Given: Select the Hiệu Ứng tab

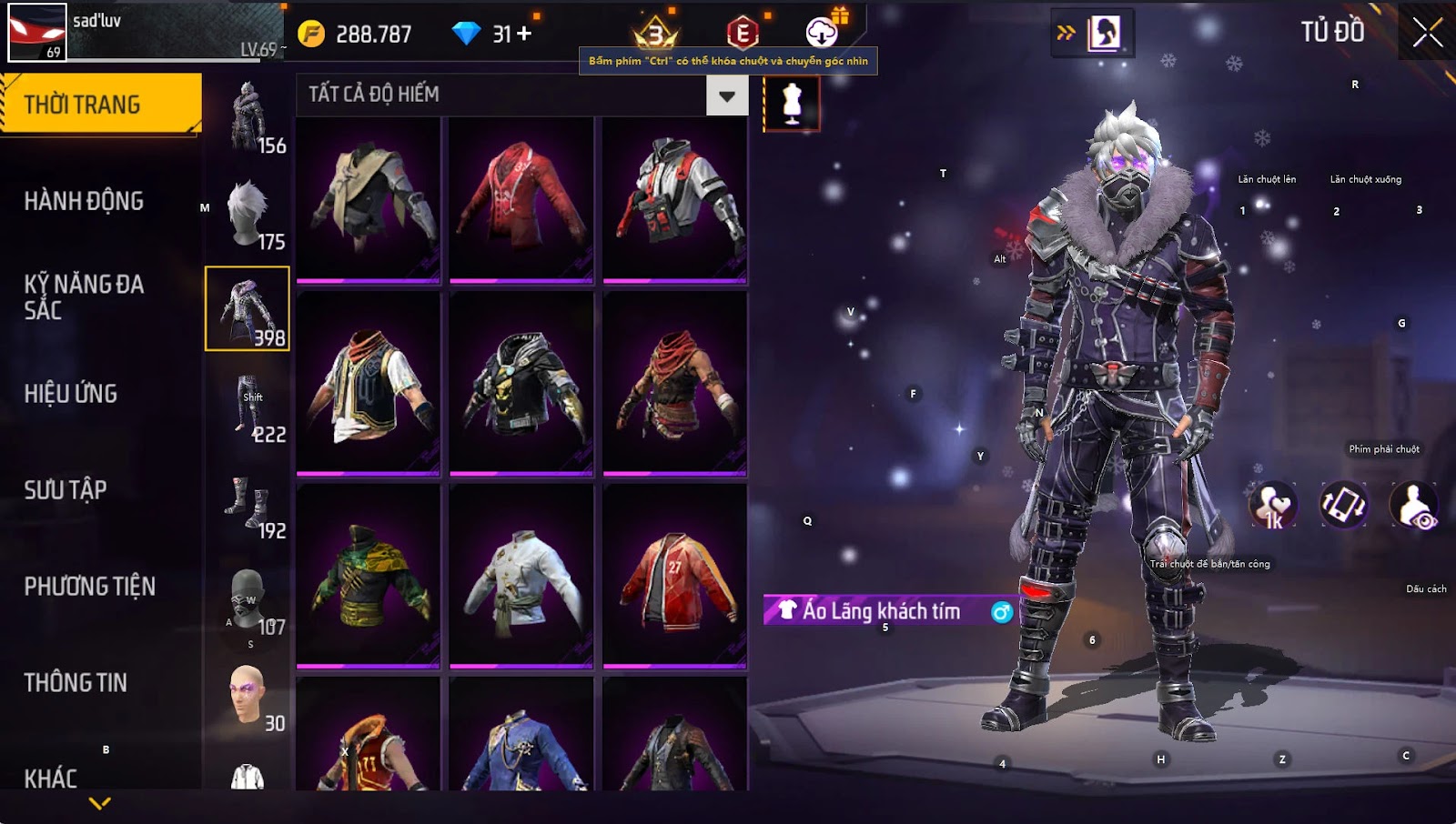Looking at the screenshot, I should [71, 393].
